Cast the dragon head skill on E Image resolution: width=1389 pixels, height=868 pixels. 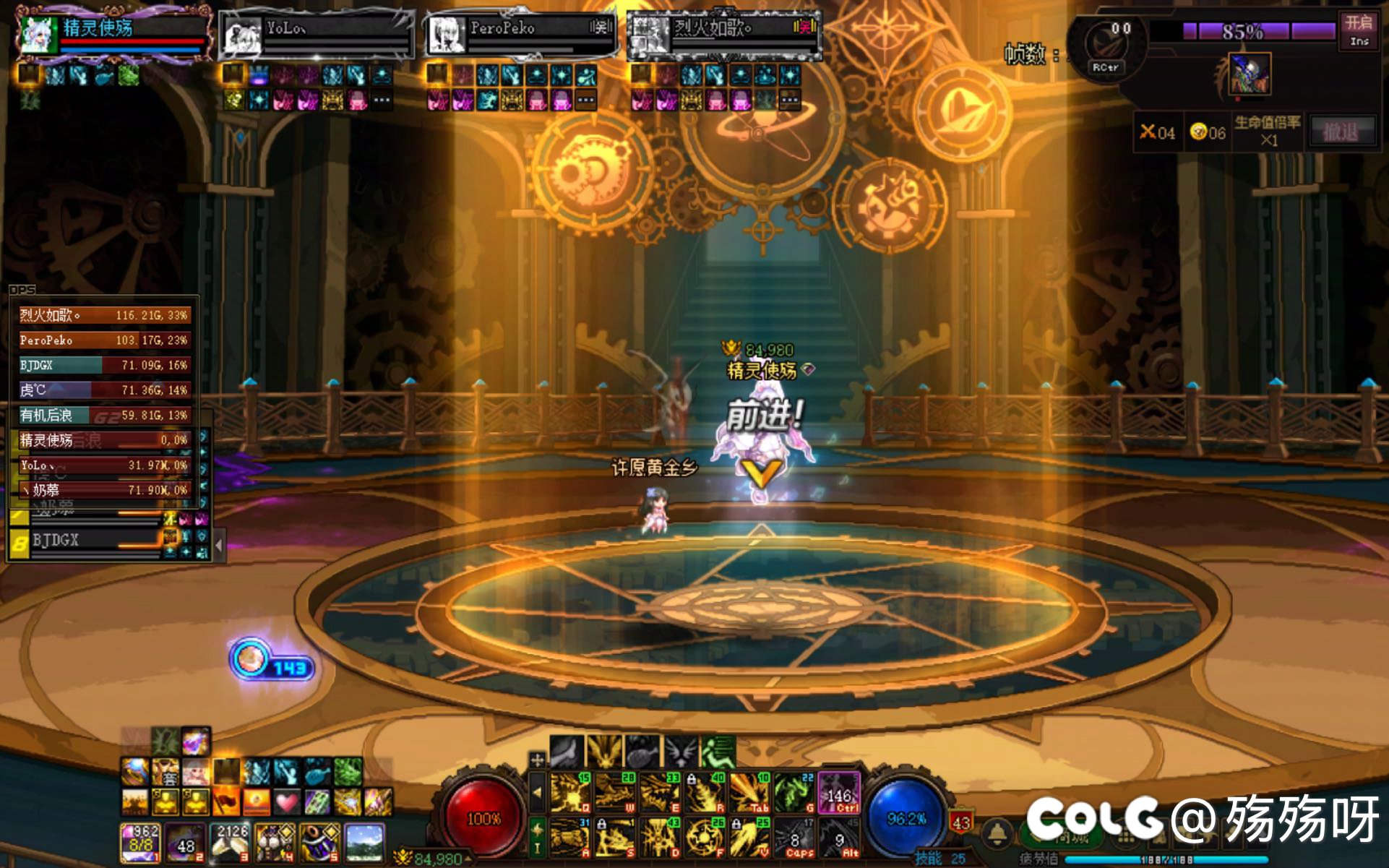point(660,793)
